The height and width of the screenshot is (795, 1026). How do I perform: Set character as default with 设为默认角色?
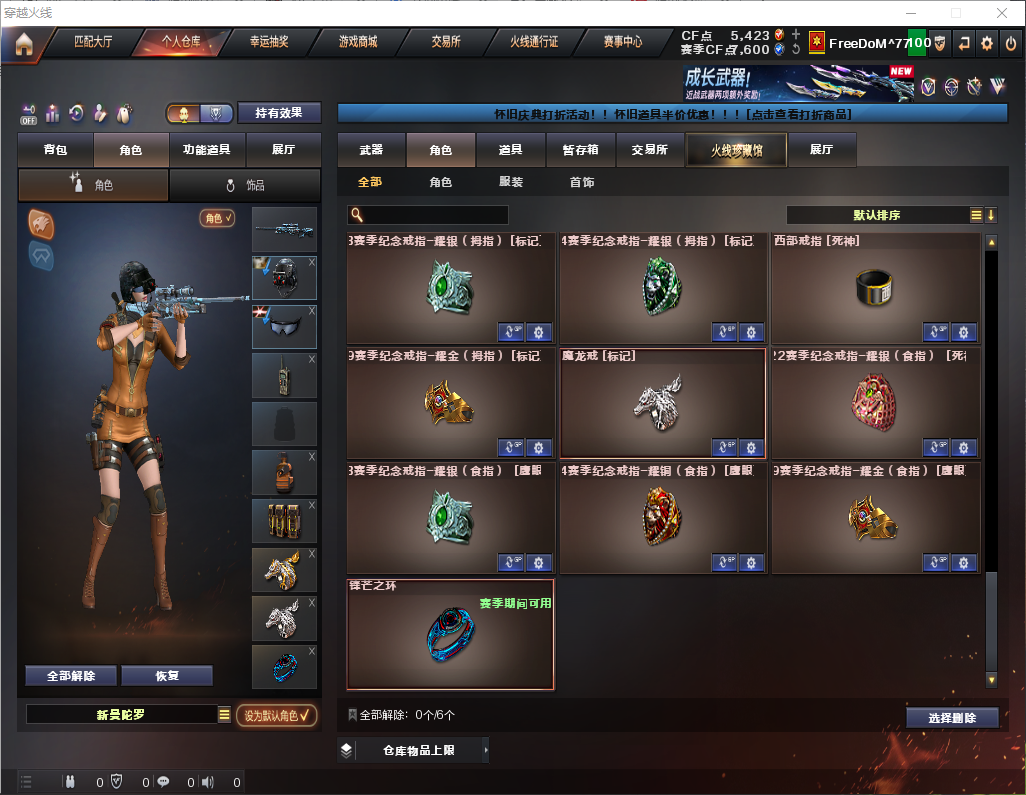tap(276, 715)
